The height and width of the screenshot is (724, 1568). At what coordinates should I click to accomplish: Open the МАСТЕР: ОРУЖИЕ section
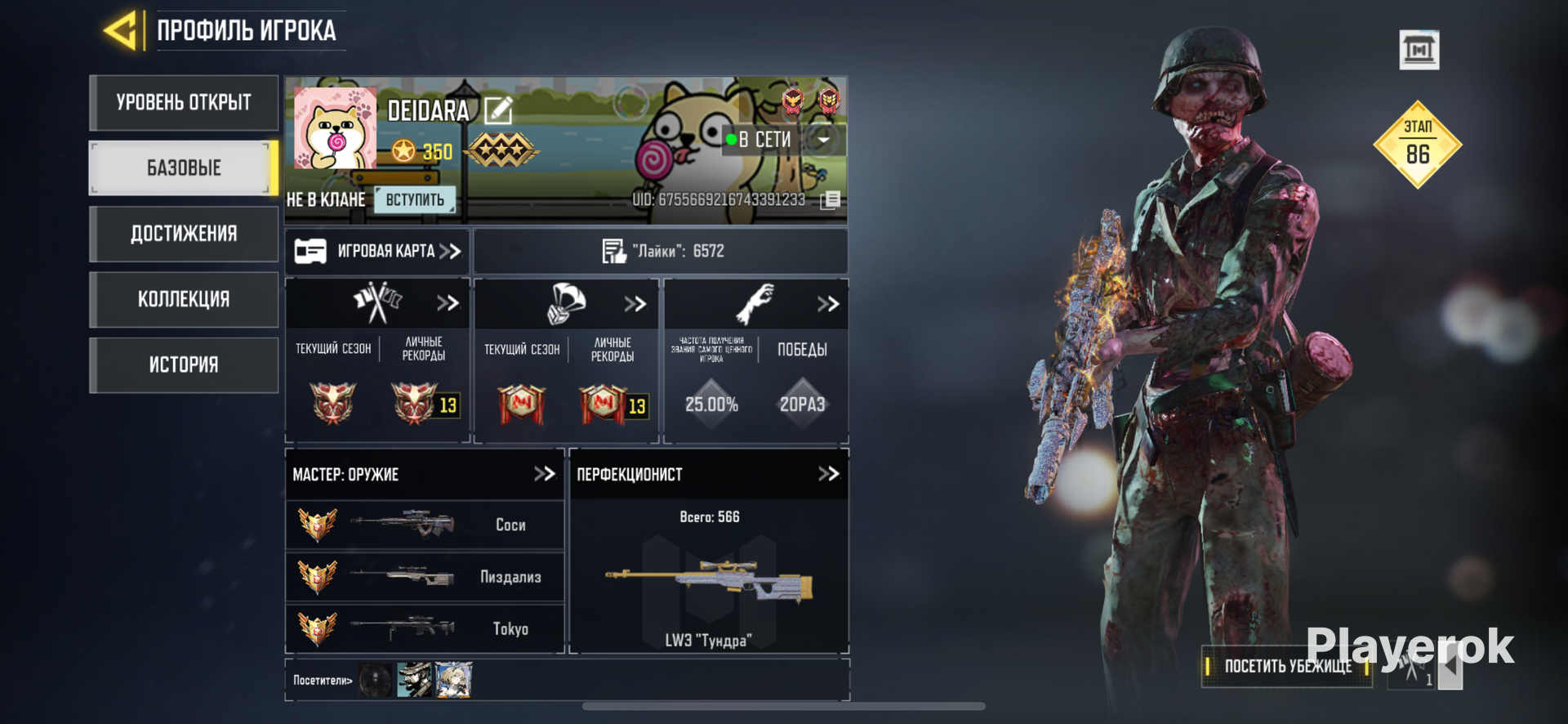coord(544,474)
